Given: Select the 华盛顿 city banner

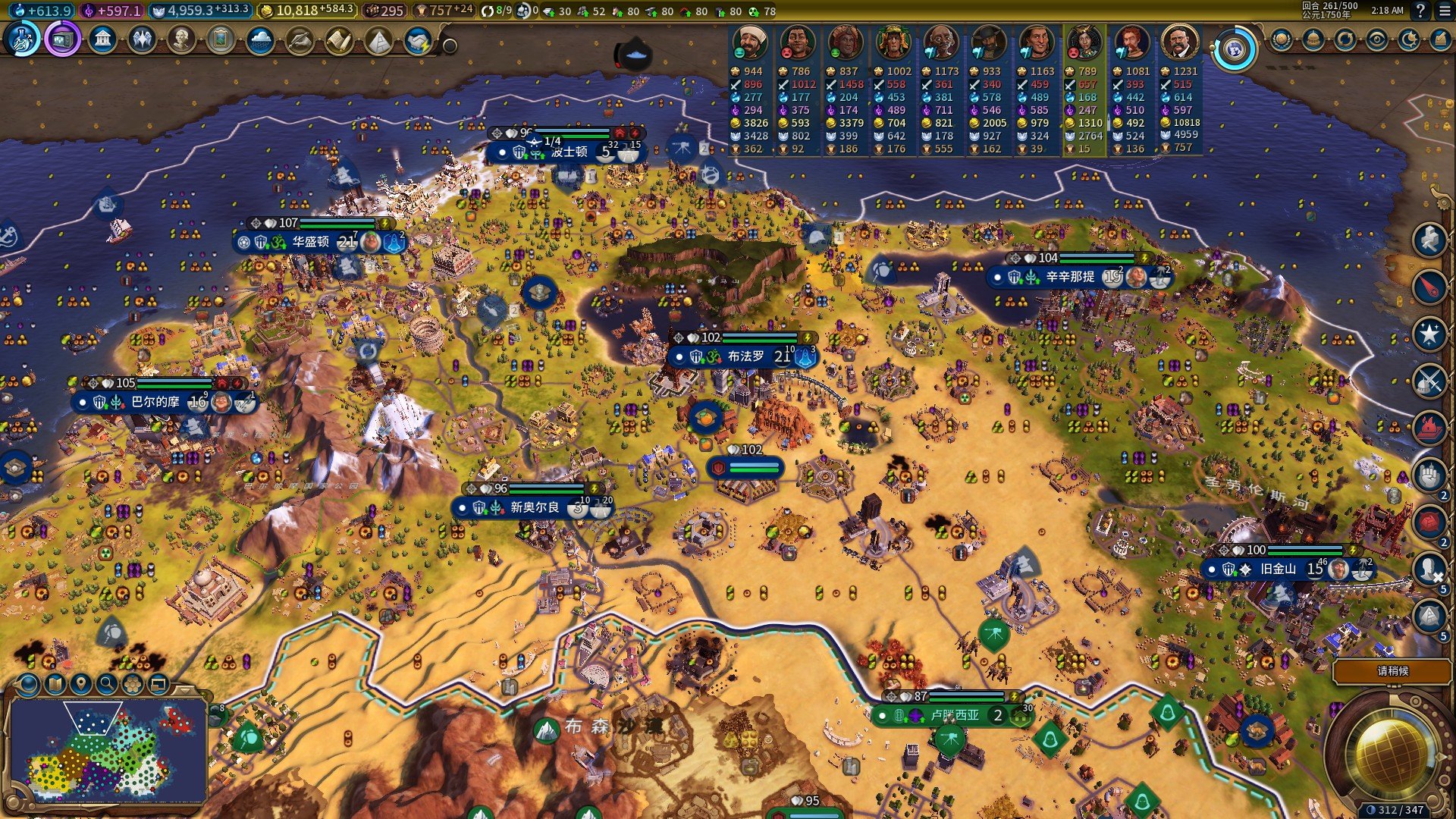Looking at the screenshot, I should click(311, 242).
